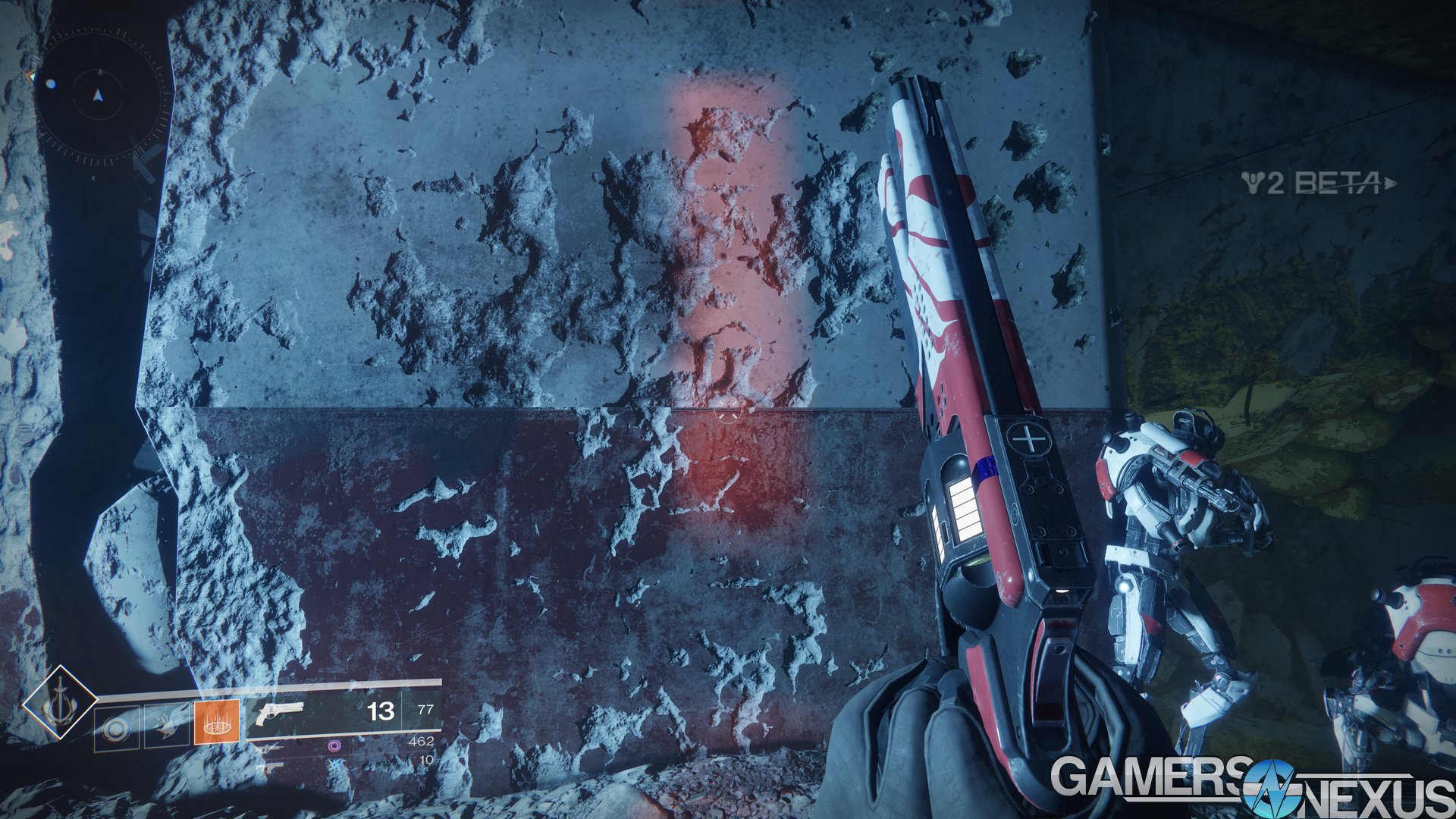Click the sword super ability diamond icon
Screen dimensions: 1456x819
point(60,702)
